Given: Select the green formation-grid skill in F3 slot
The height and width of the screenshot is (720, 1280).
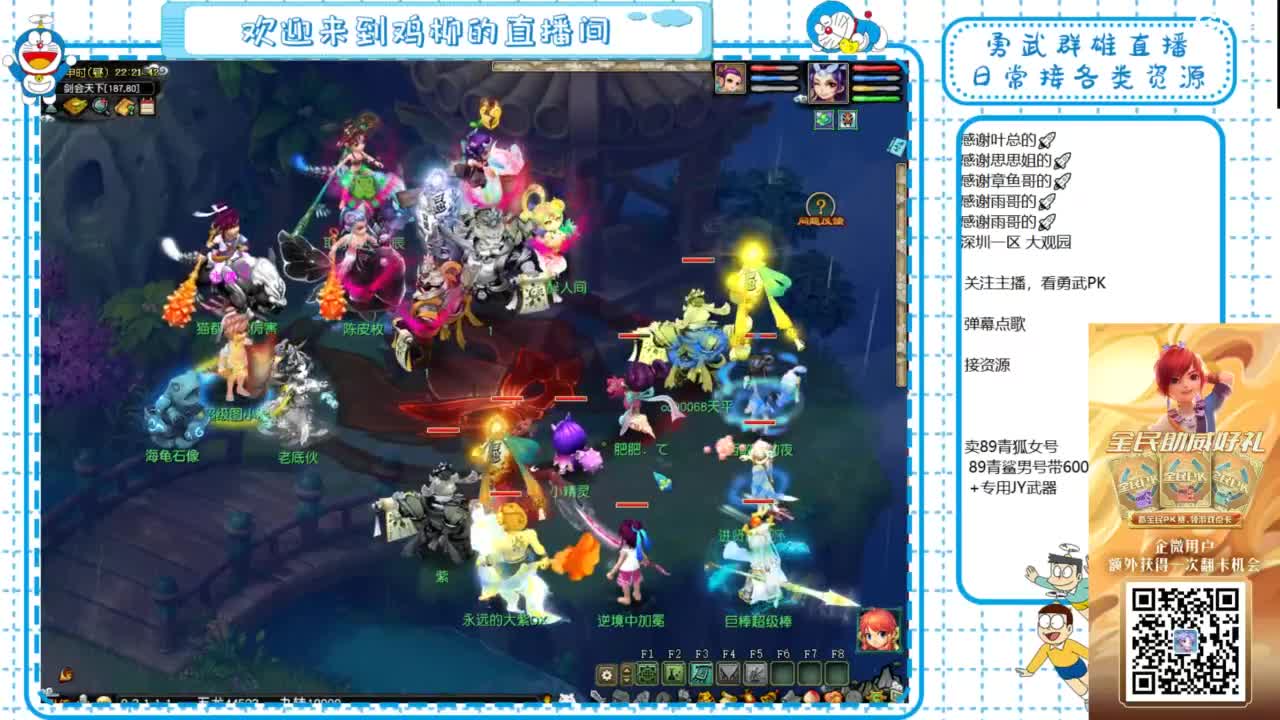Looking at the screenshot, I should [x=646, y=675].
